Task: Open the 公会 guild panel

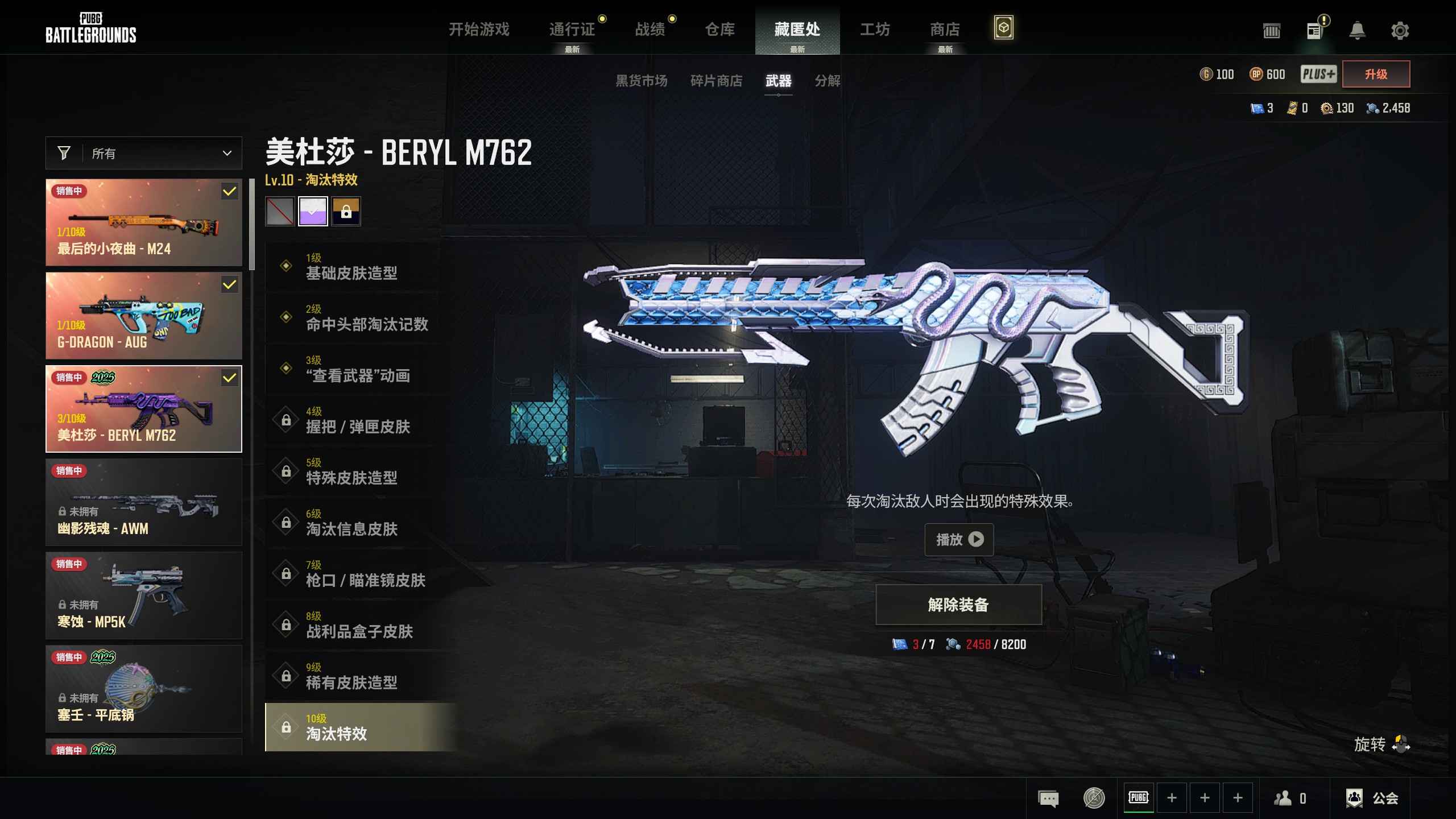Action: click(x=1372, y=798)
